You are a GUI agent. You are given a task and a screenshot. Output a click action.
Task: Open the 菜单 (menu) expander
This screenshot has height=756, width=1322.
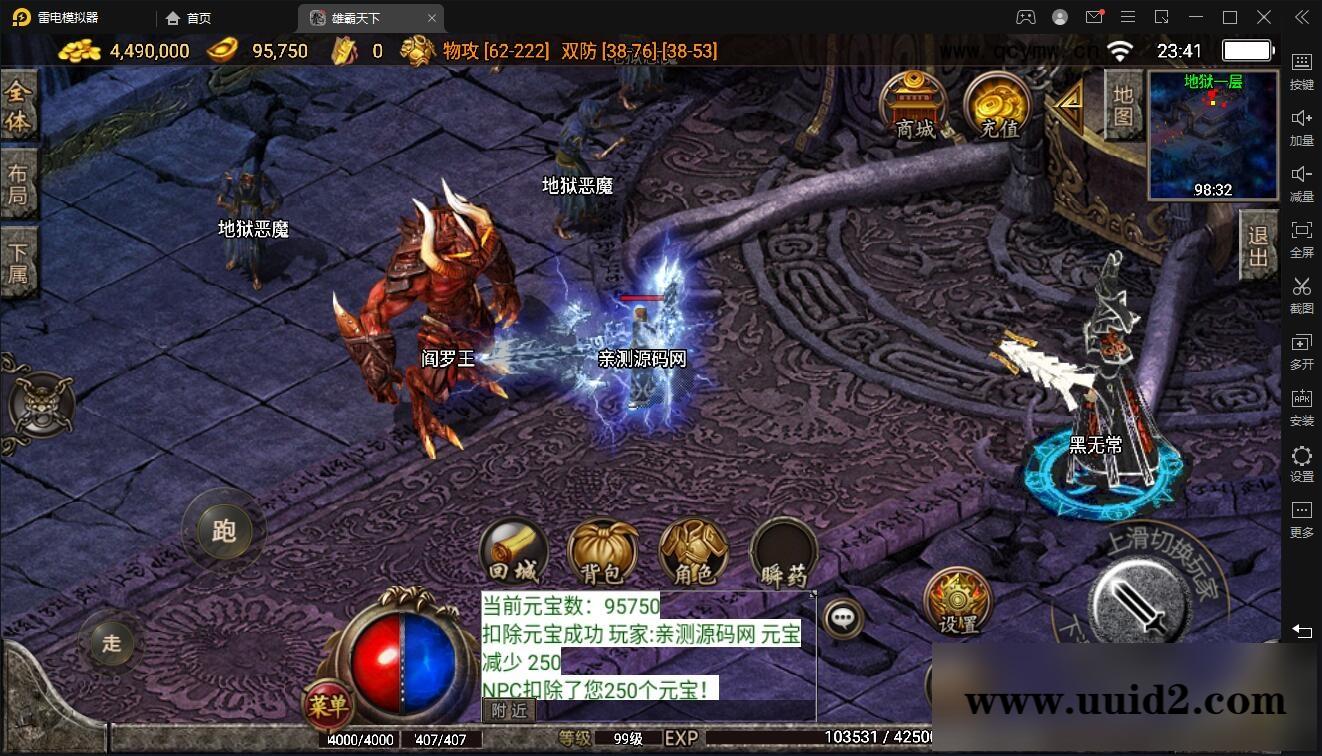(x=329, y=705)
